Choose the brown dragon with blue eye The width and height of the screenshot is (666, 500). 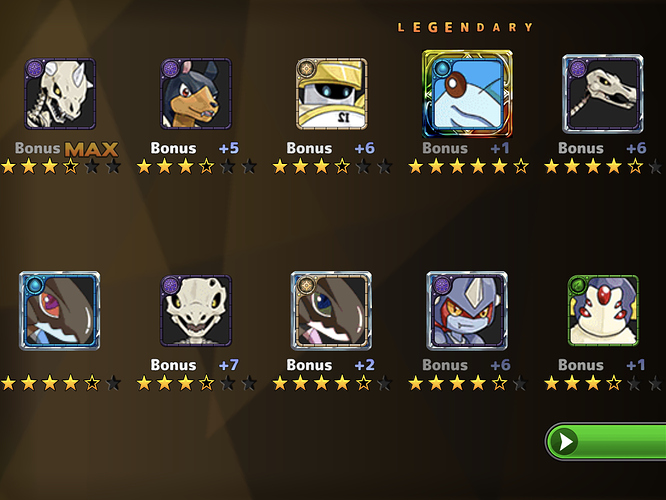tap(331, 310)
